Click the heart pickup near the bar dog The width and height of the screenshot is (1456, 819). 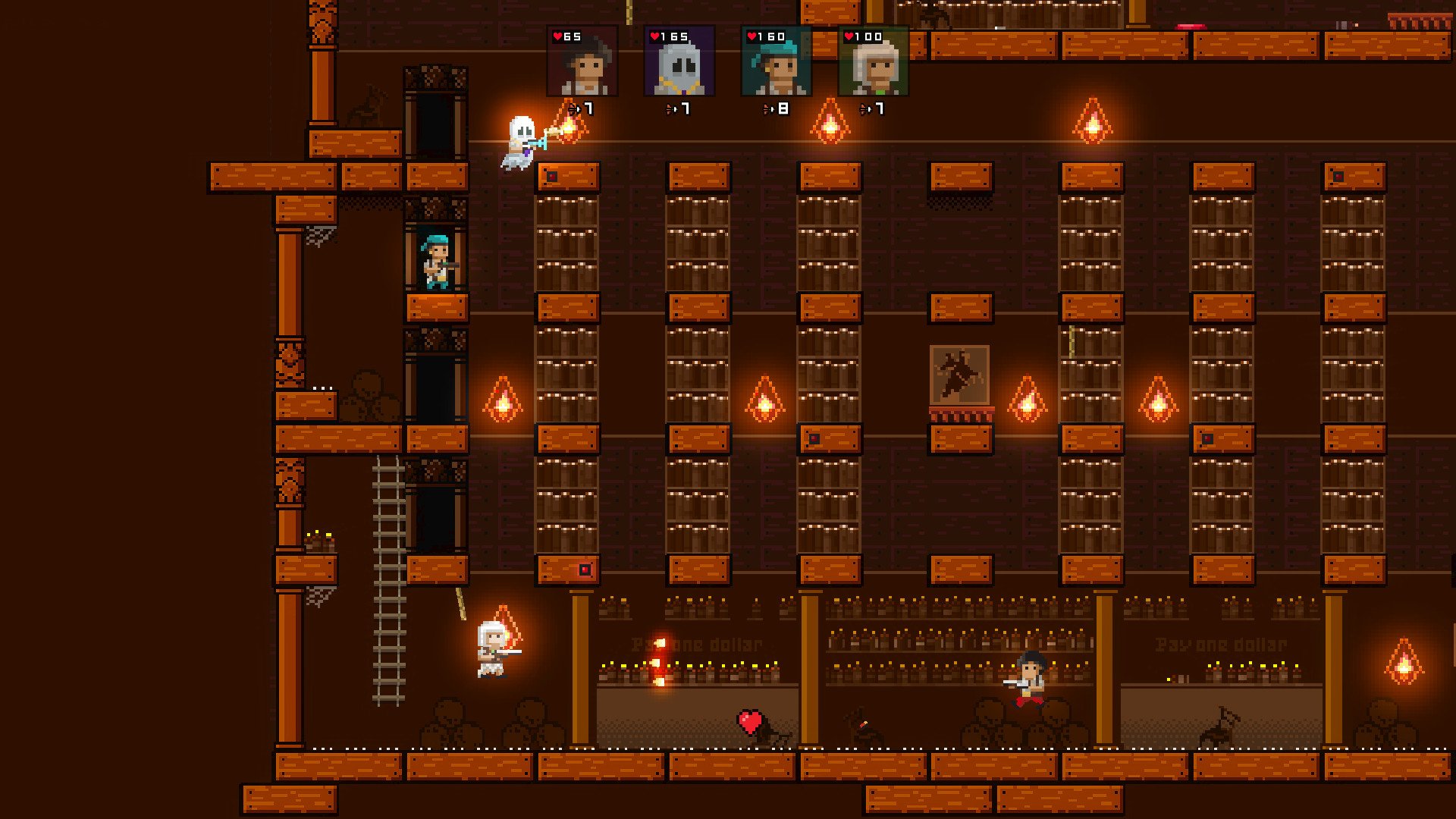(x=749, y=719)
